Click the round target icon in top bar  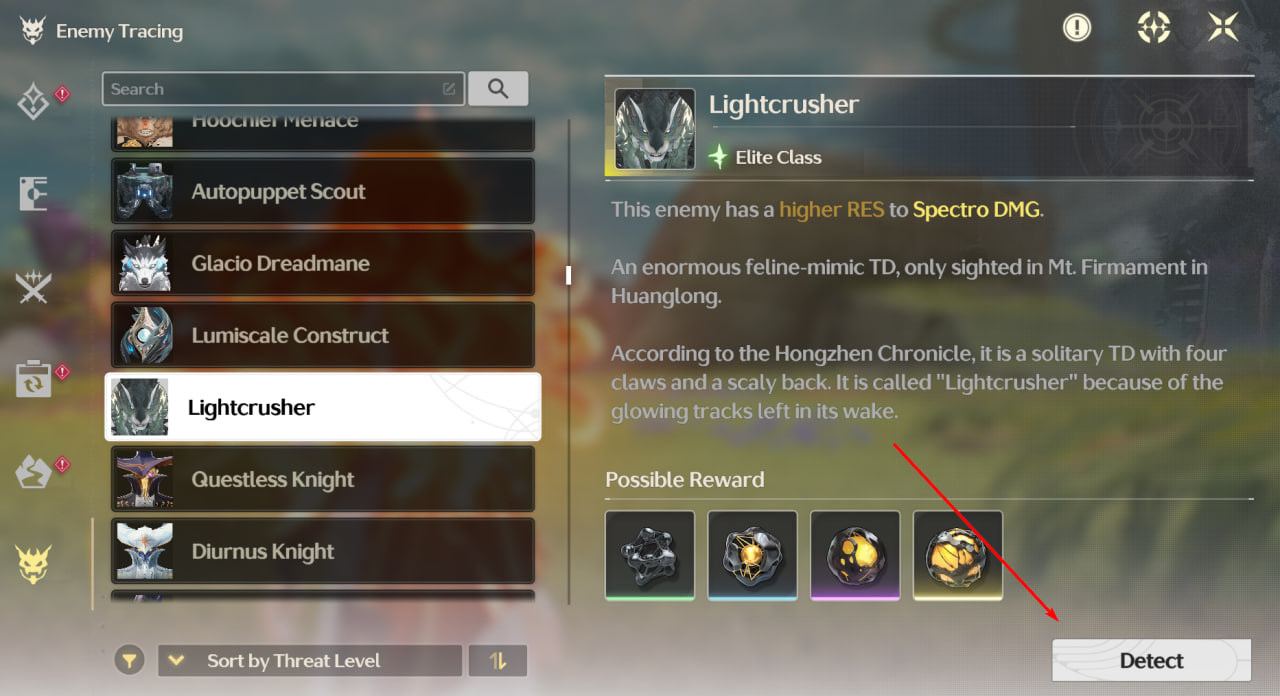(1154, 28)
